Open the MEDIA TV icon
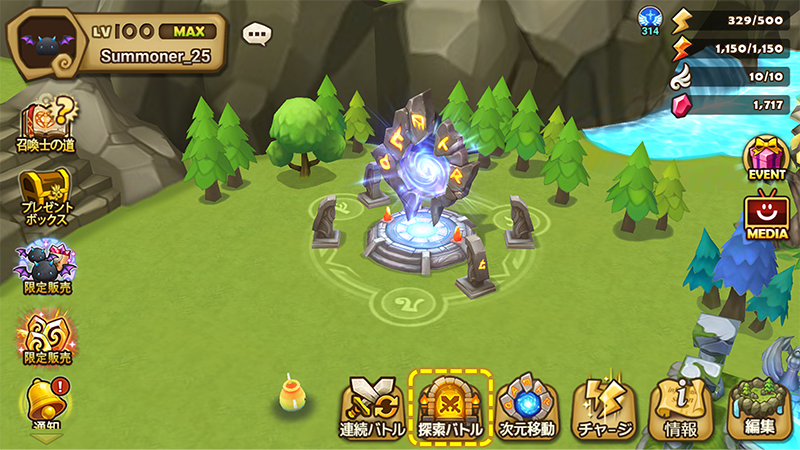 tap(768, 214)
